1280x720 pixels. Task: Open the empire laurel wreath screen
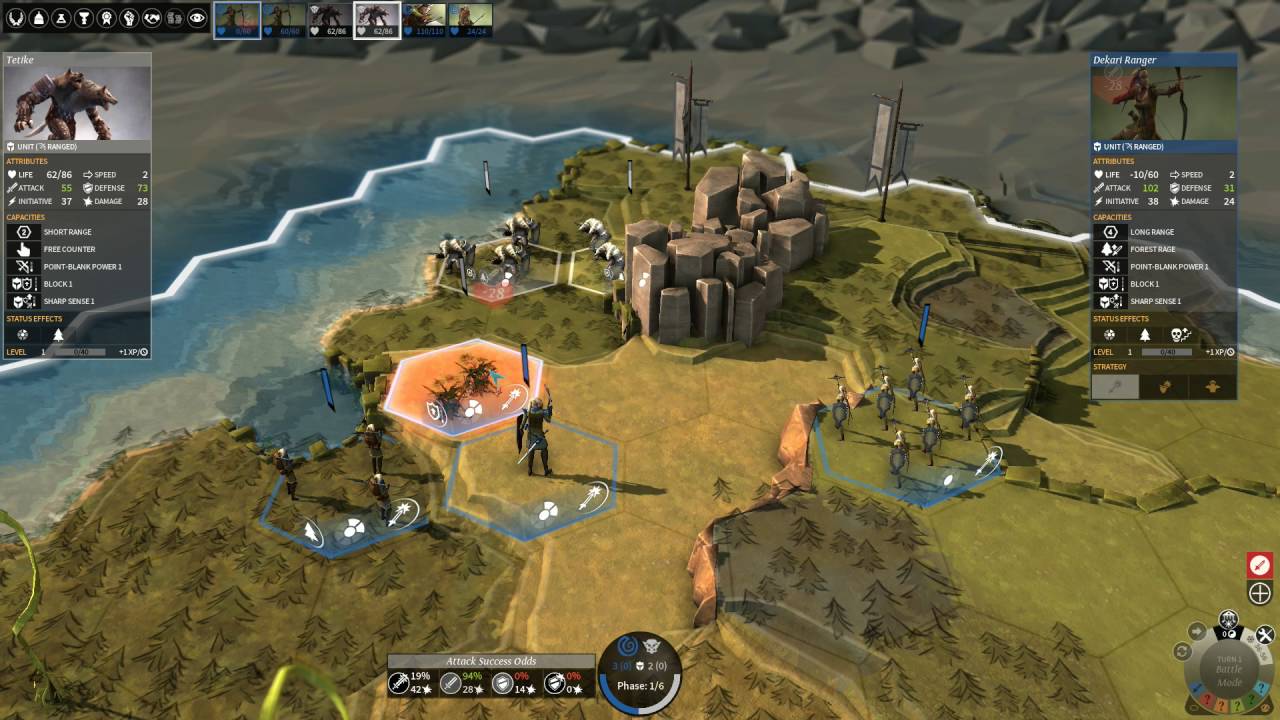coord(17,17)
